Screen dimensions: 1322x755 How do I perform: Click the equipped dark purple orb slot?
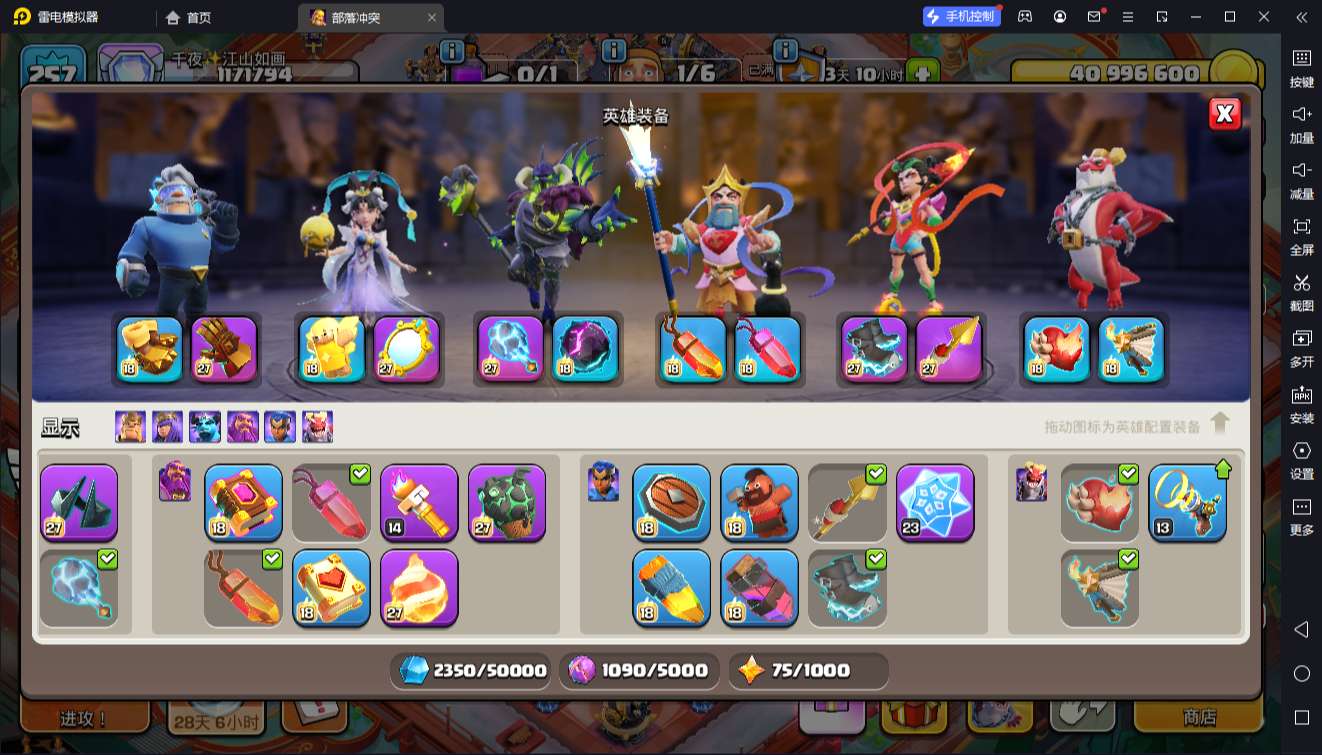click(585, 349)
